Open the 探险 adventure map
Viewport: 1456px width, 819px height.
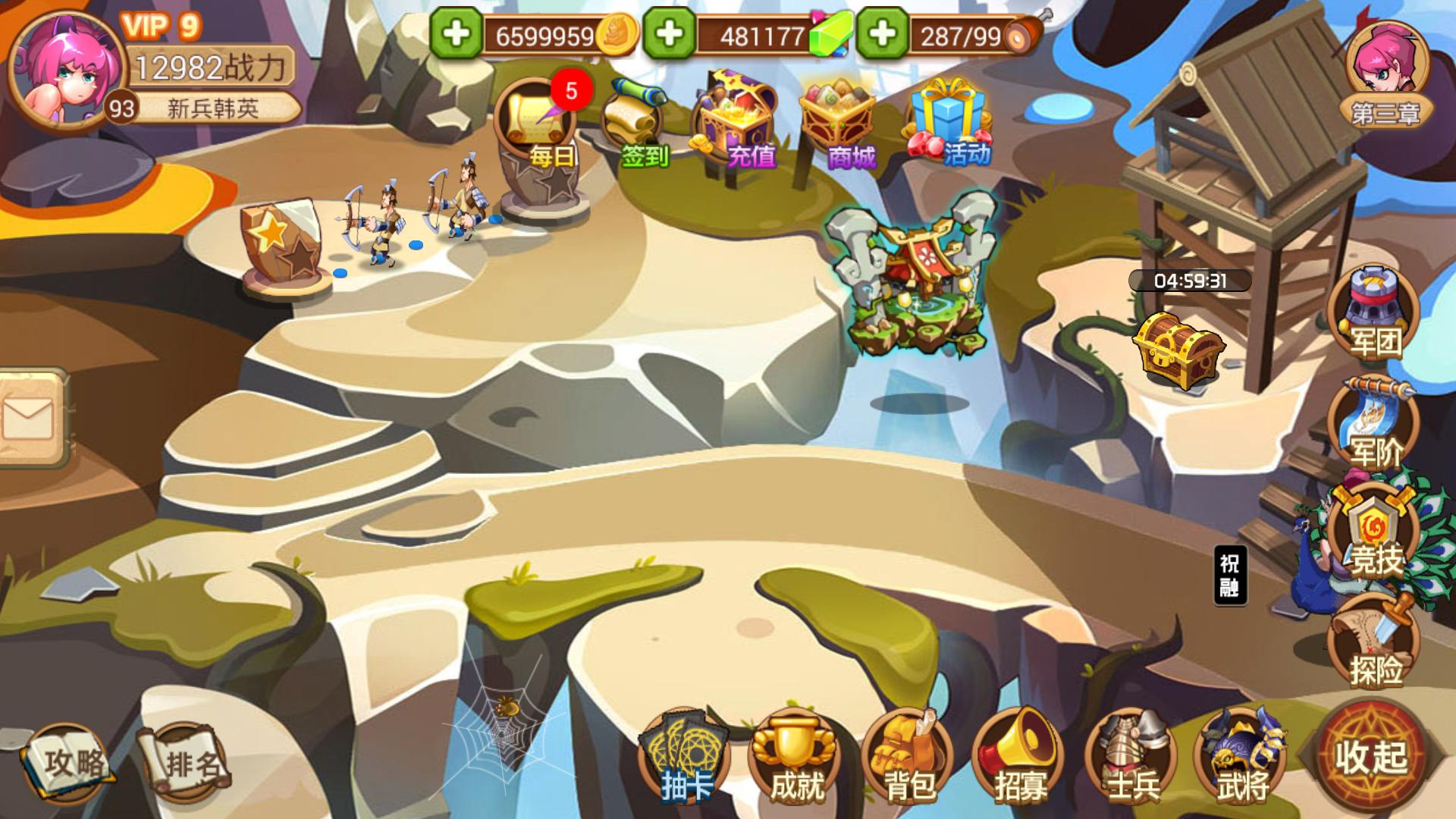(1374, 645)
